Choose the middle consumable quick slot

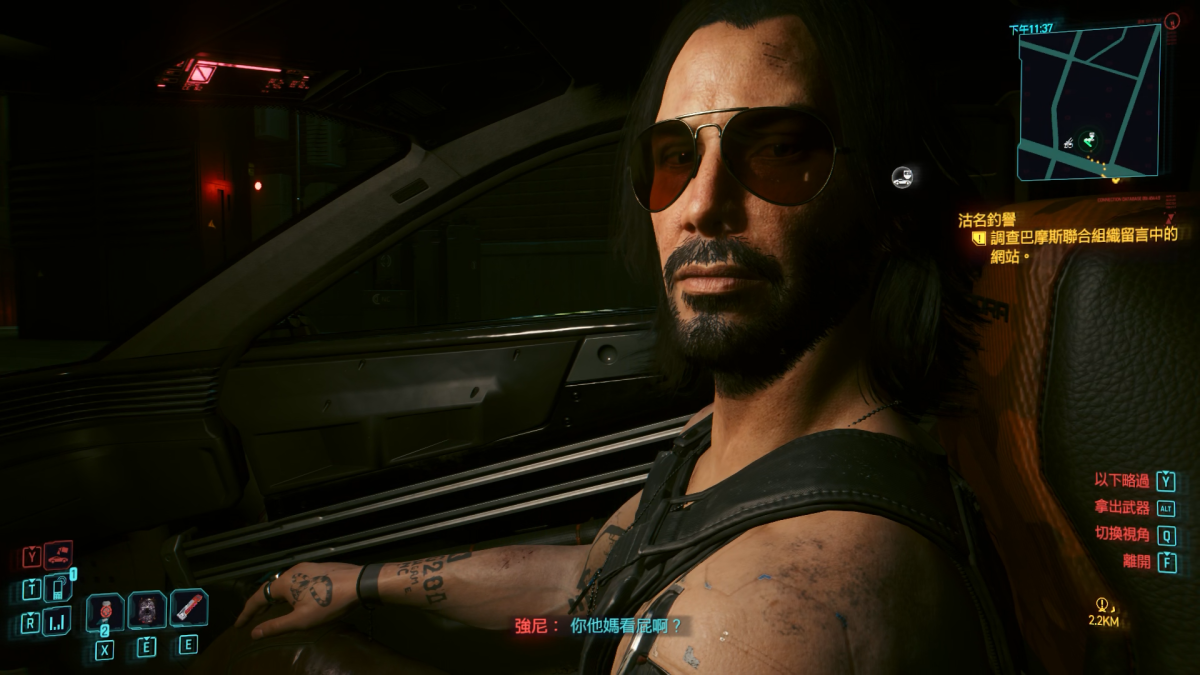click(147, 610)
